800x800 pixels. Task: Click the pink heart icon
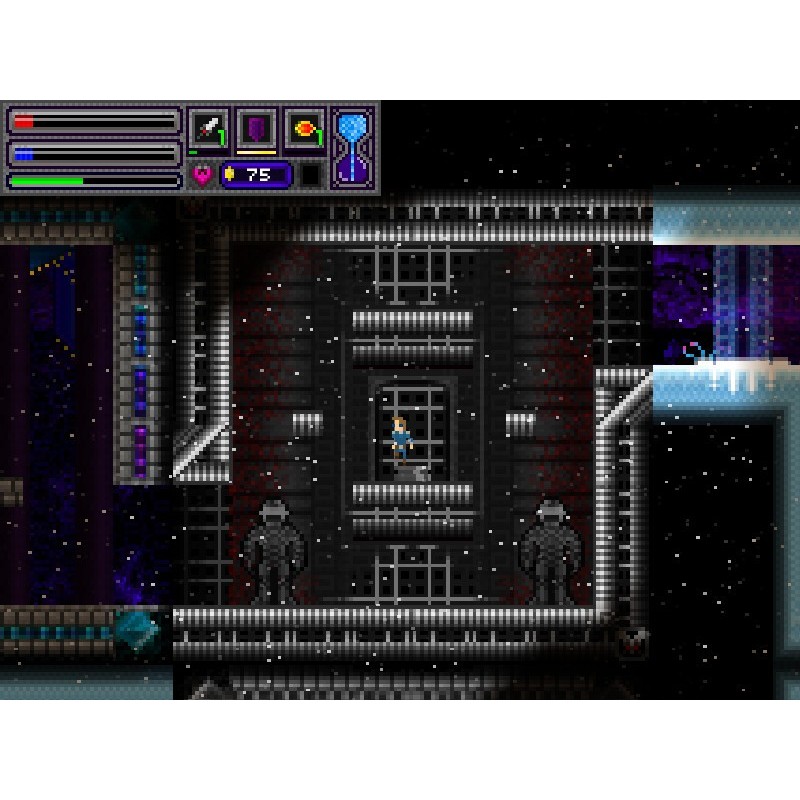tap(202, 175)
